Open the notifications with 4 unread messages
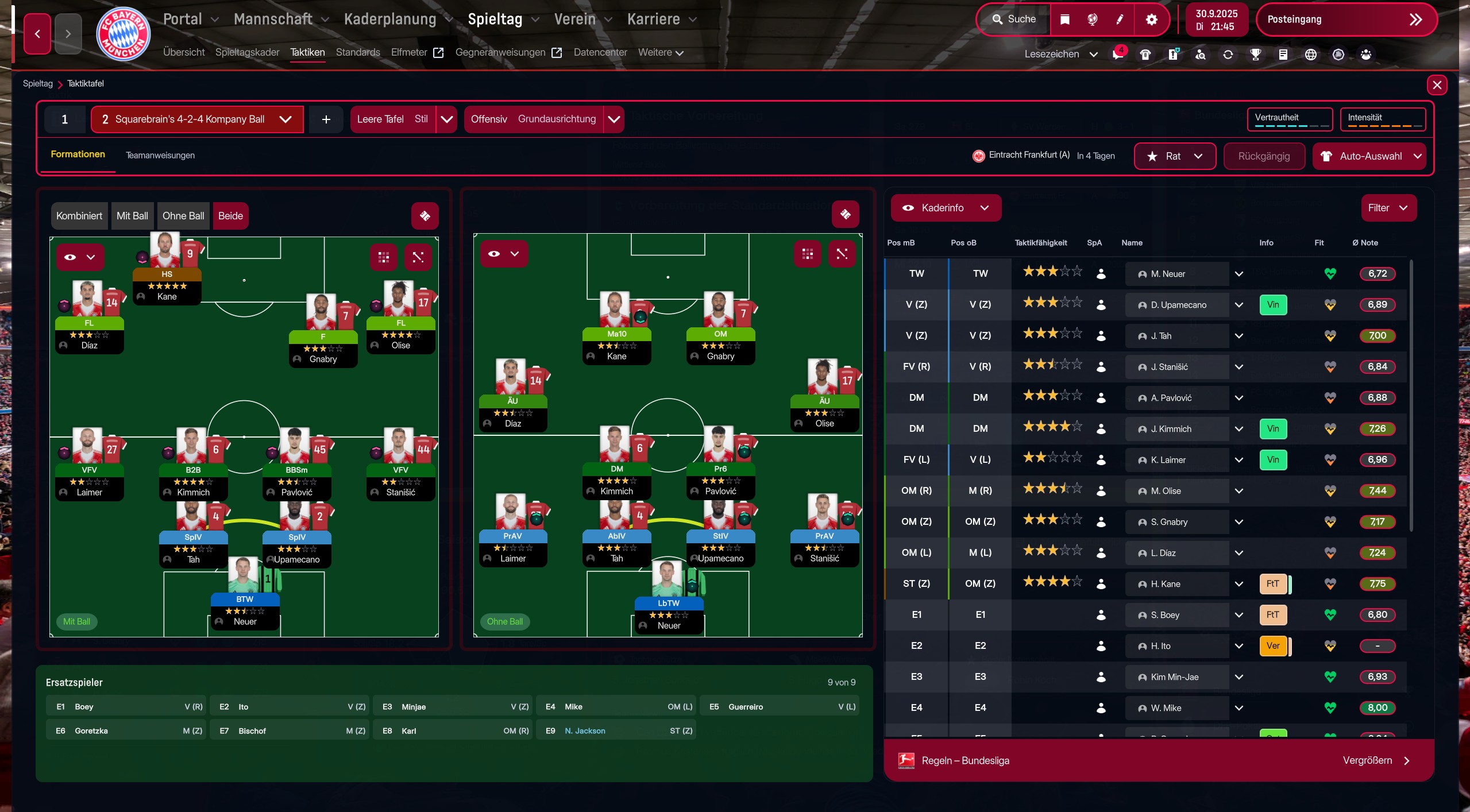 pos(1117,54)
